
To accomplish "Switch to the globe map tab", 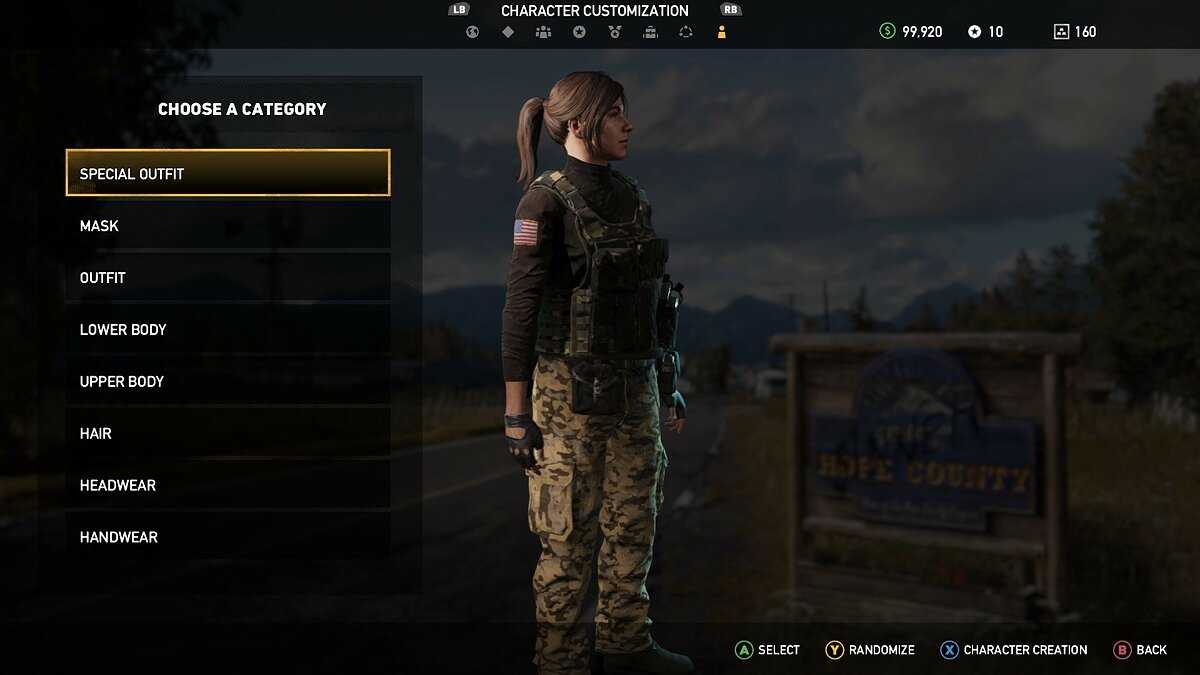I will (x=472, y=32).
